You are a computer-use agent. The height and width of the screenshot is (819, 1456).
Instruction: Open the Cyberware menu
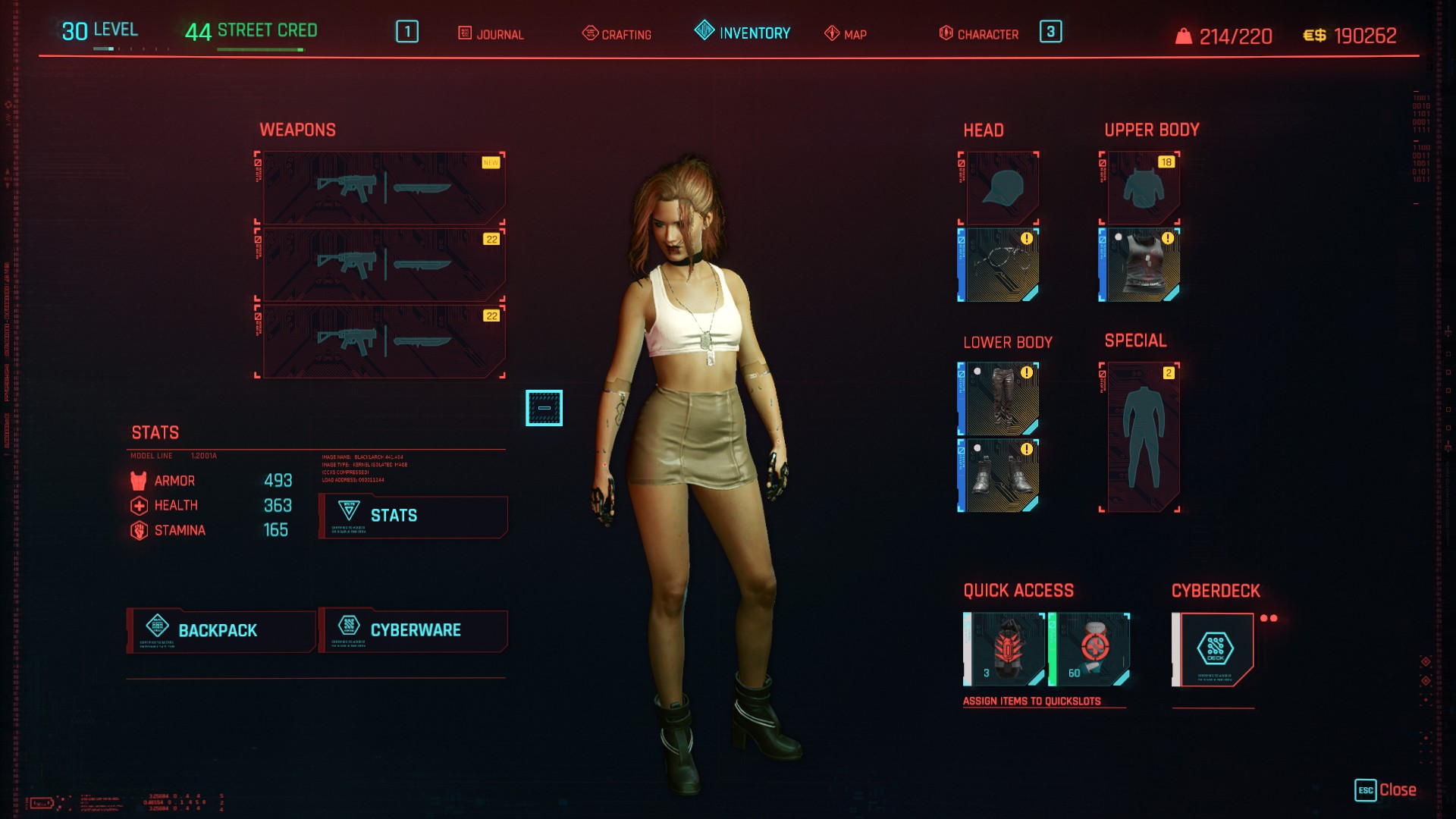pyautogui.click(x=413, y=631)
